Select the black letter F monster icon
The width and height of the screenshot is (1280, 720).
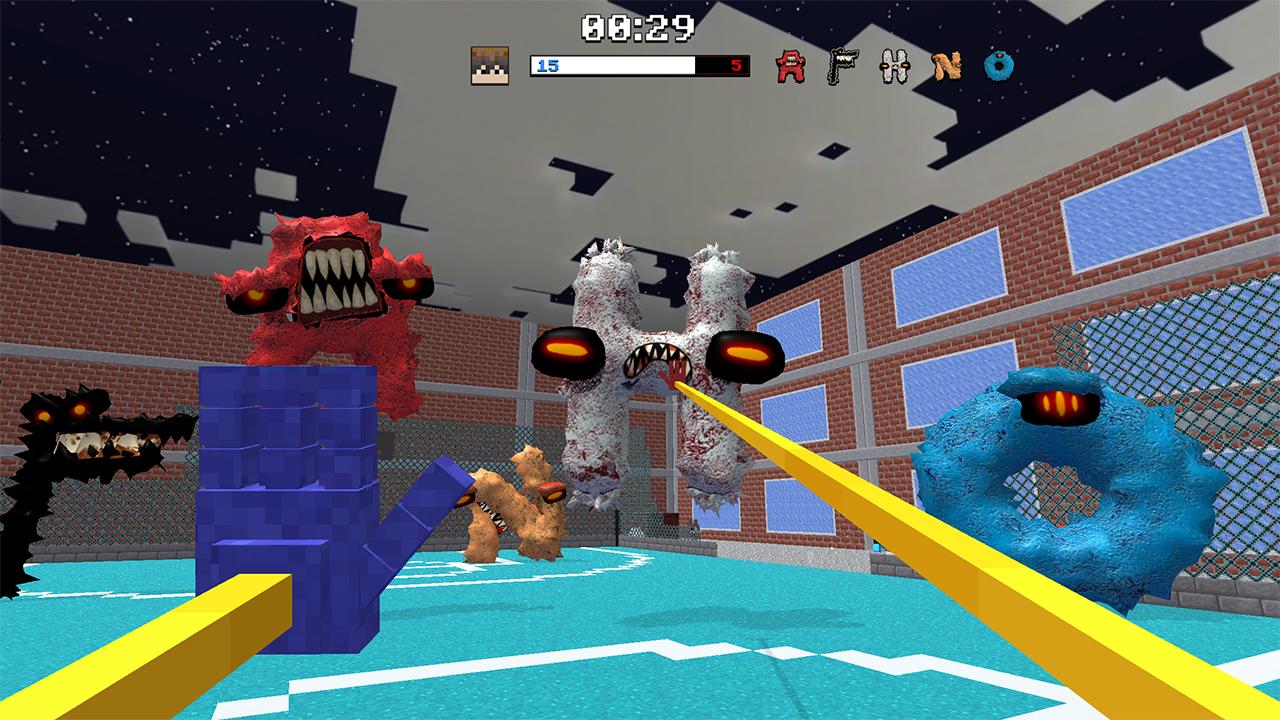(x=842, y=67)
